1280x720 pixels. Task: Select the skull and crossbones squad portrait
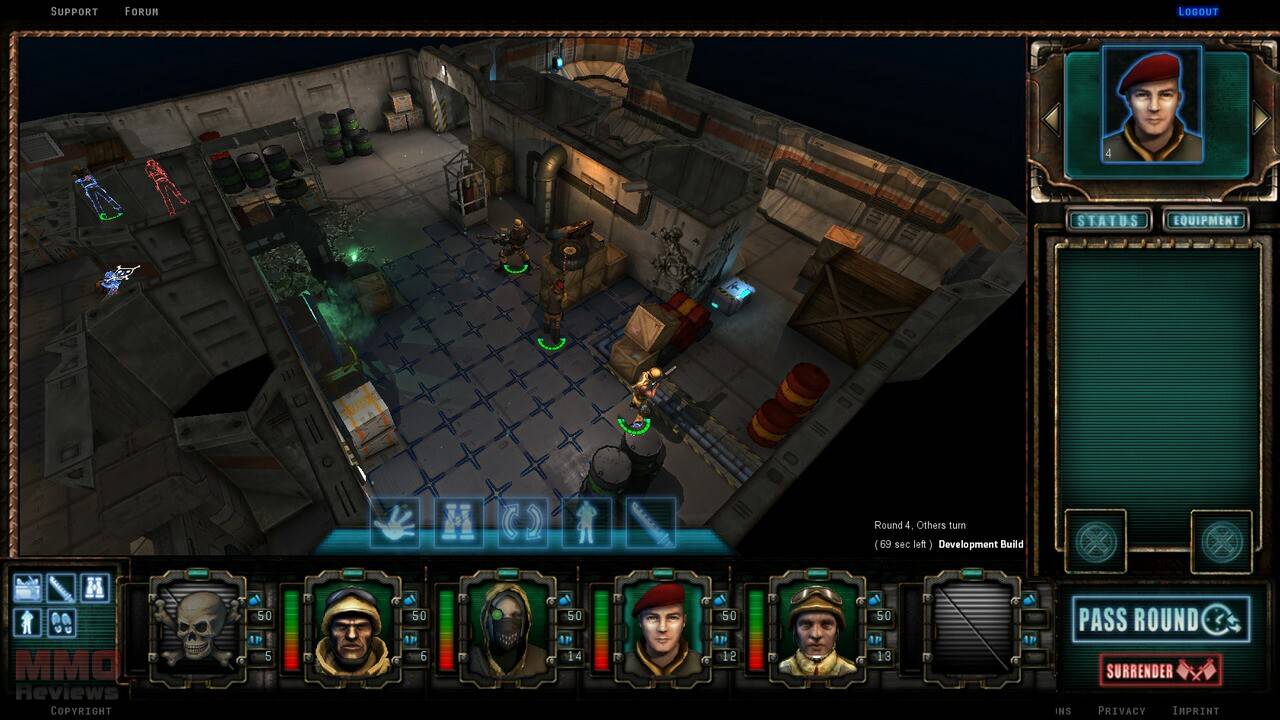point(196,627)
